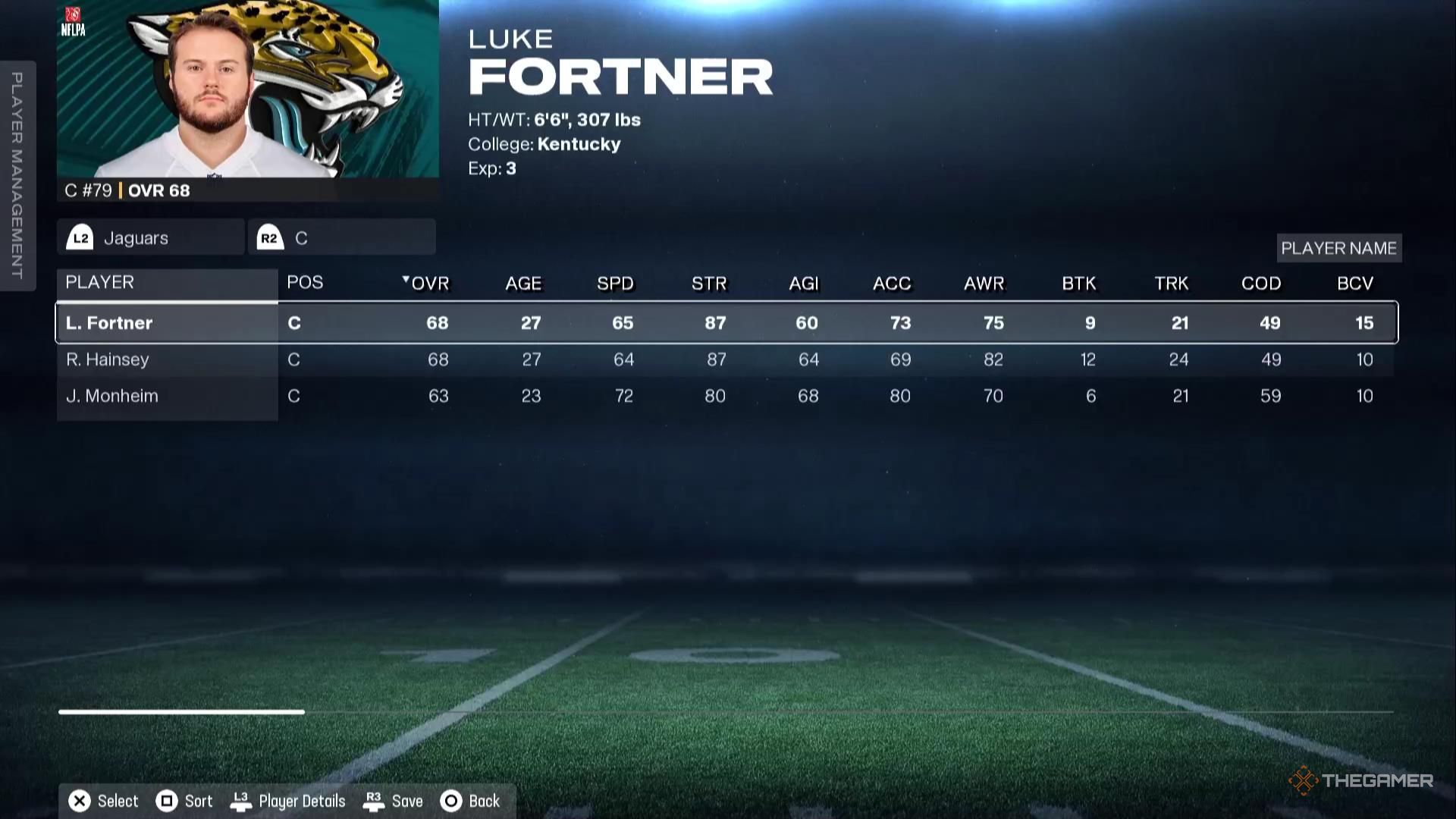1456x819 pixels.
Task: Expand the OVR sort arrow indicator
Action: coord(406,279)
